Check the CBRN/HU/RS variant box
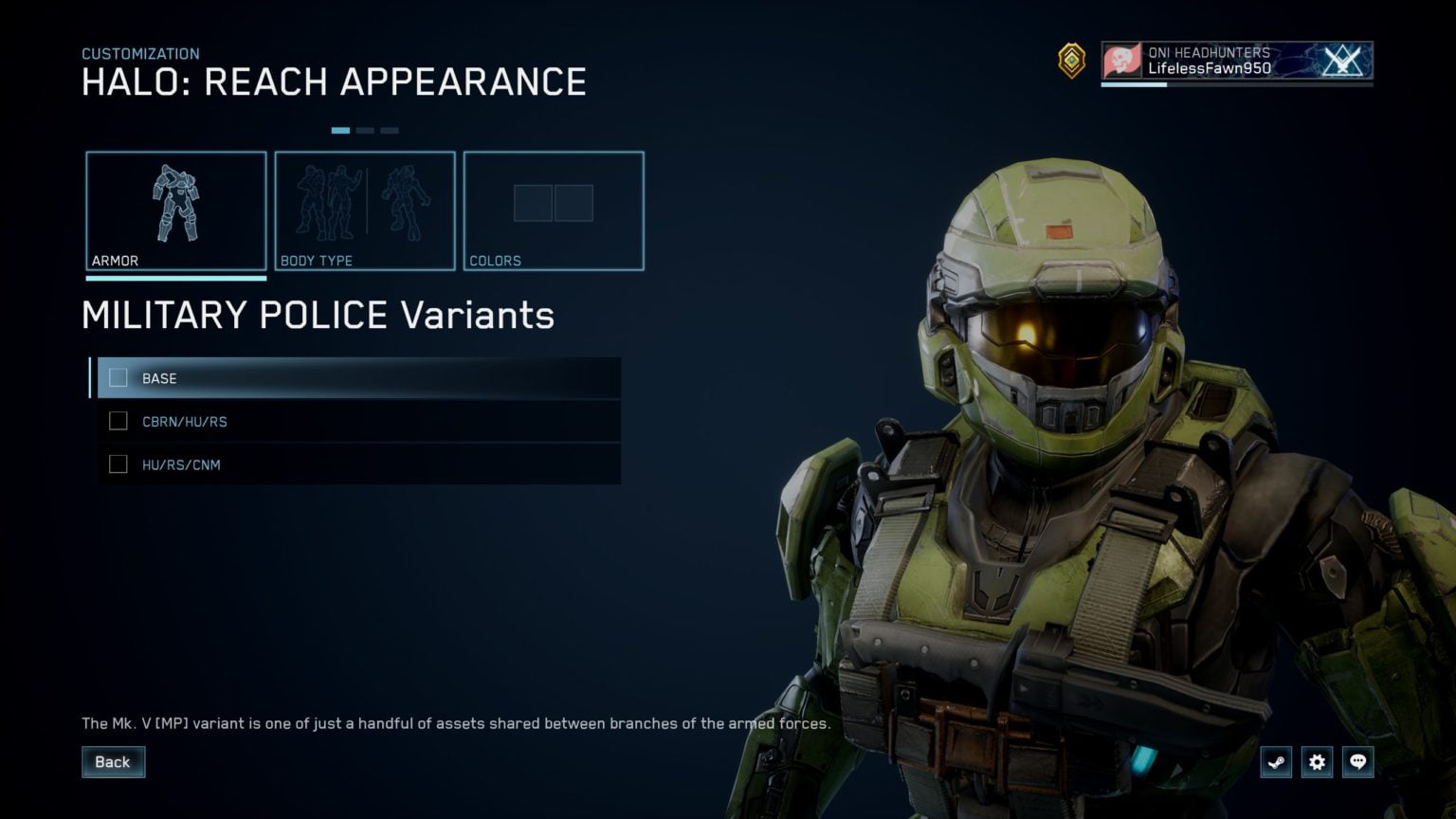1456x819 pixels. coord(118,421)
